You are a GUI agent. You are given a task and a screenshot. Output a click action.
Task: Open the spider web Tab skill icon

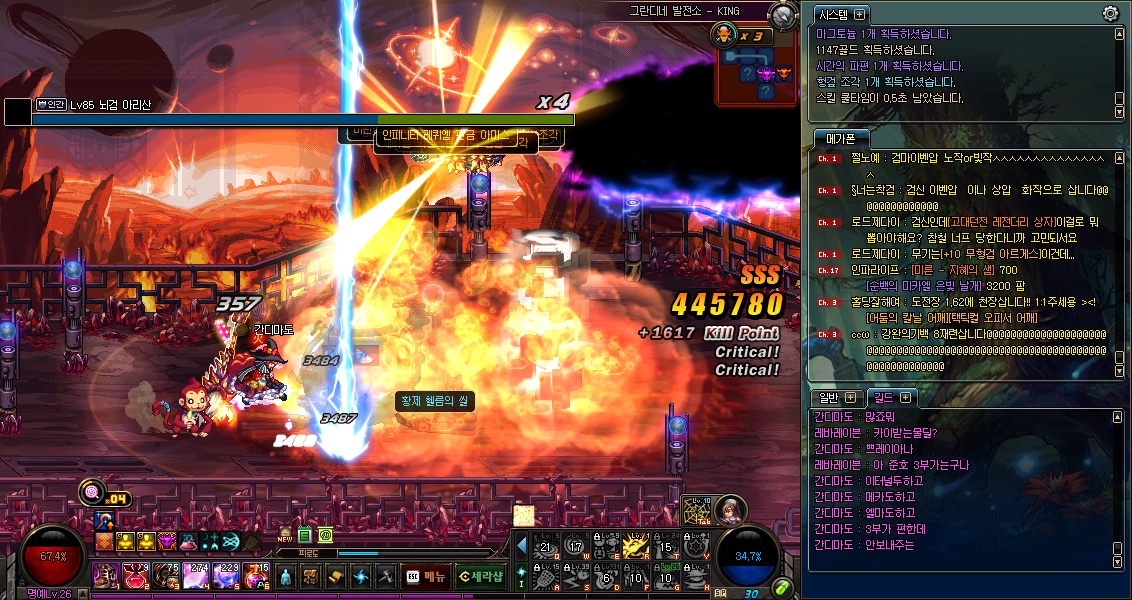click(696, 512)
